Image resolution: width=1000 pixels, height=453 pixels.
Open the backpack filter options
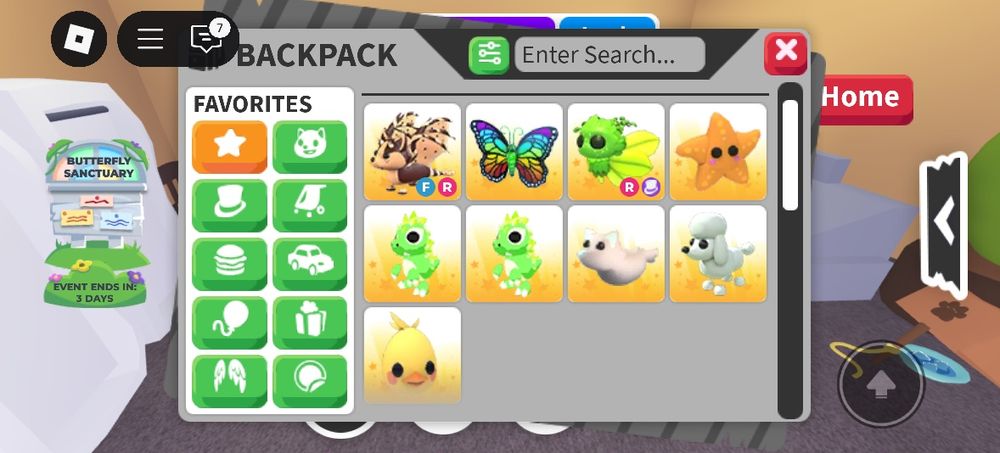pyautogui.click(x=489, y=55)
